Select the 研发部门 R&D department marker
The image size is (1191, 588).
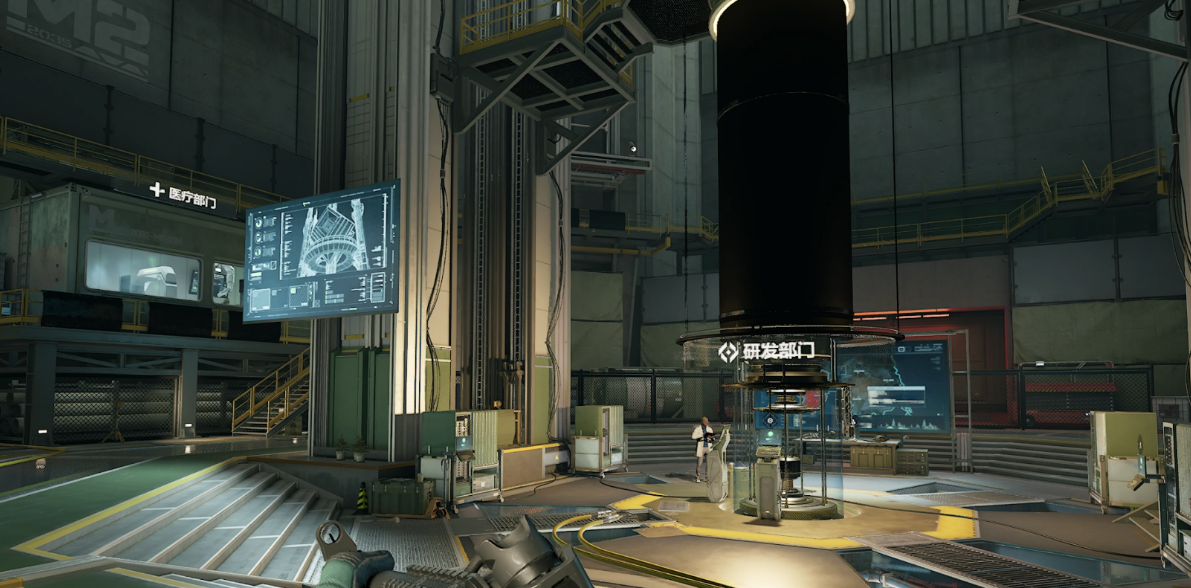click(767, 351)
